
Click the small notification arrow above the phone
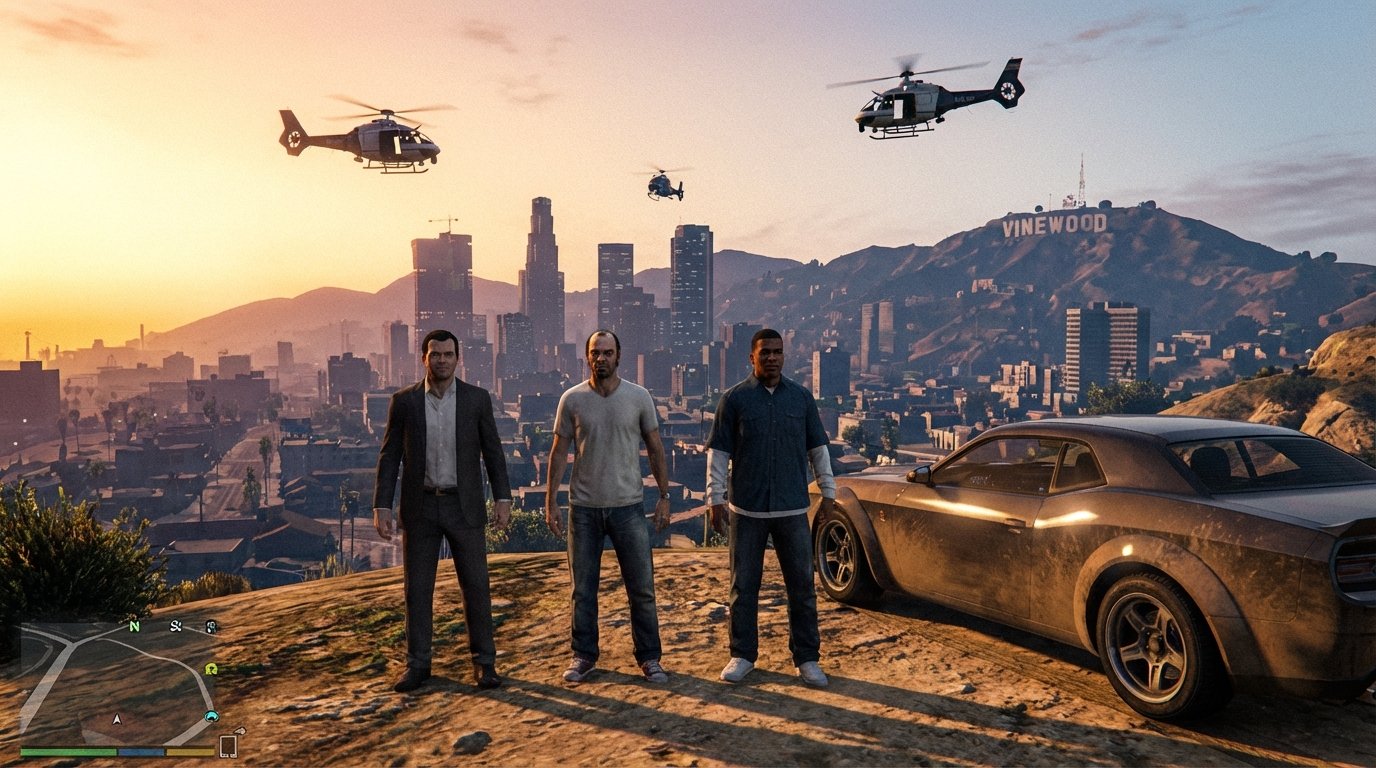(239, 732)
